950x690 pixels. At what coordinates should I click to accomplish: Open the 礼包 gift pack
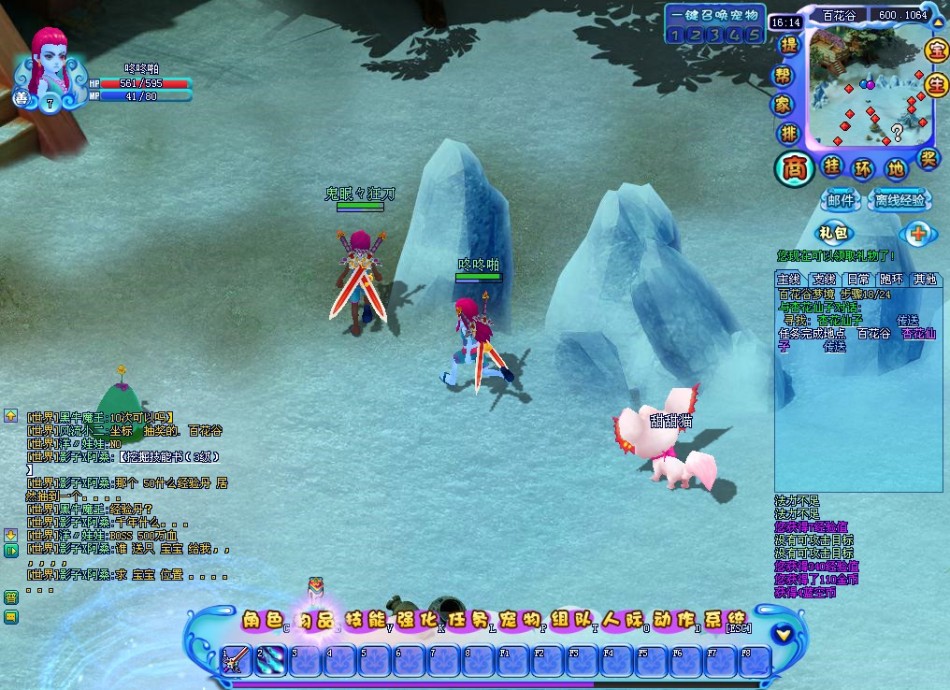pyautogui.click(x=832, y=233)
